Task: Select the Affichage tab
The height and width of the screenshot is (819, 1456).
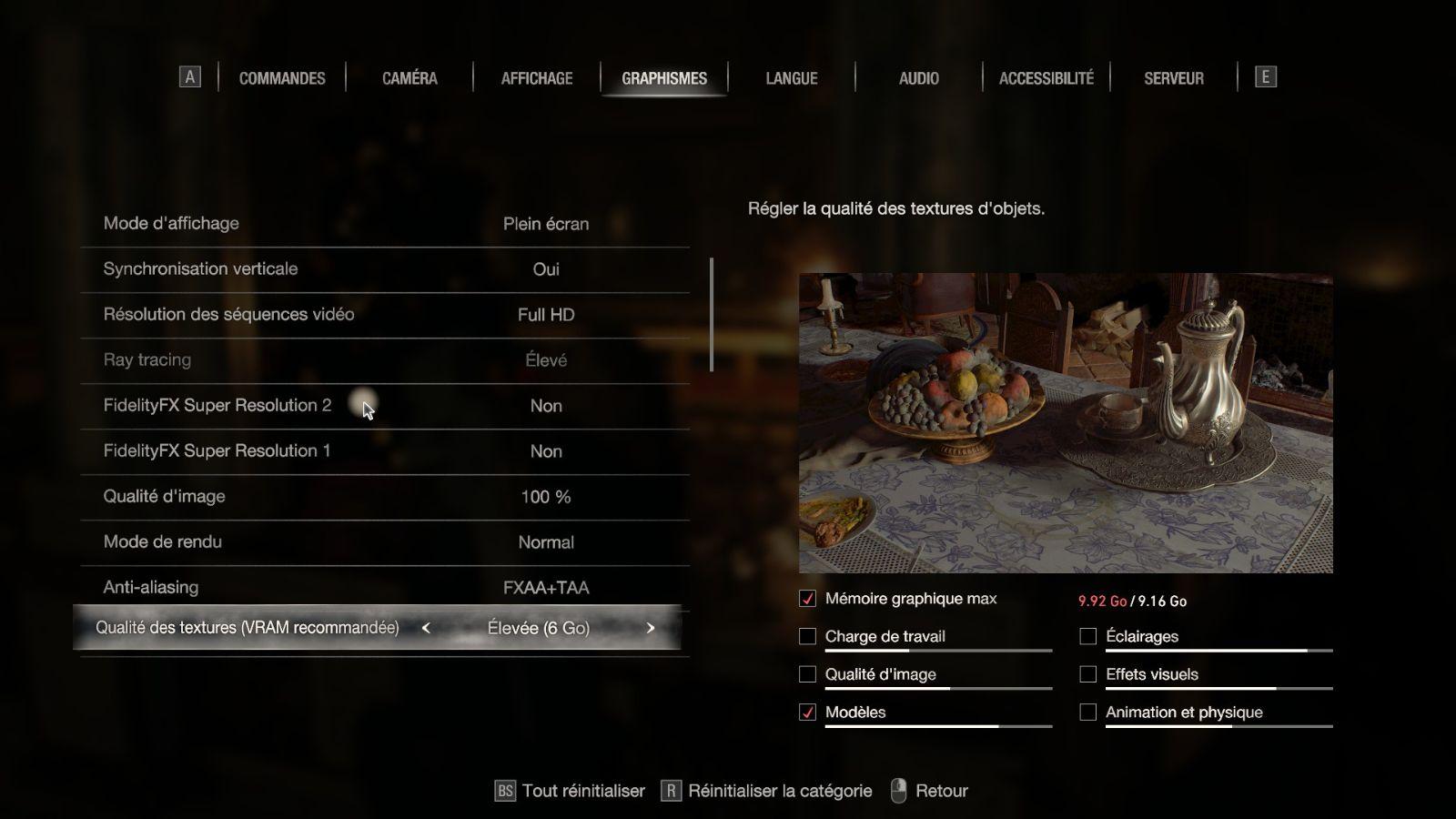Action: [x=537, y=78]
